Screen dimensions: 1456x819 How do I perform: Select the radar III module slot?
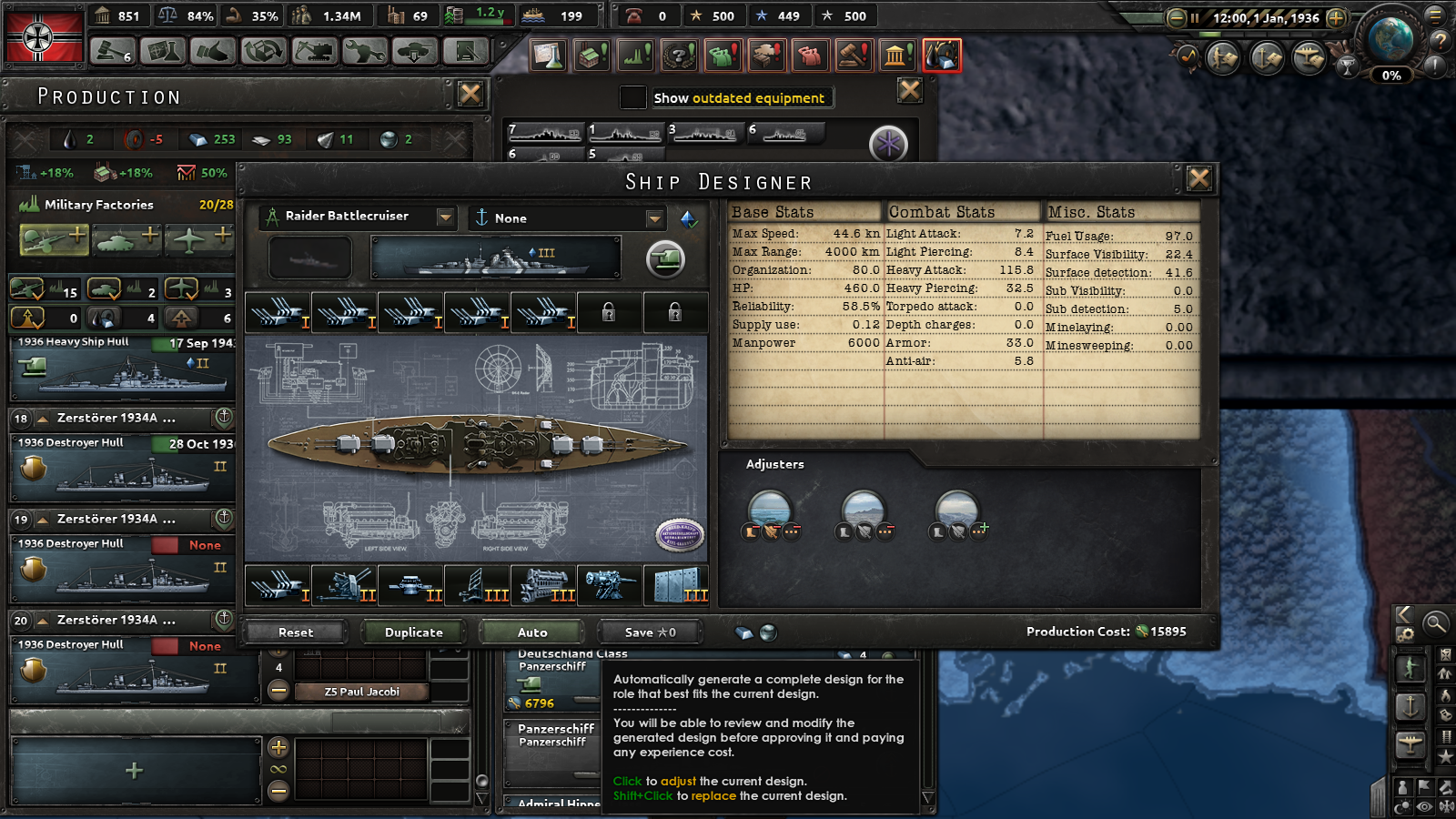475,587
